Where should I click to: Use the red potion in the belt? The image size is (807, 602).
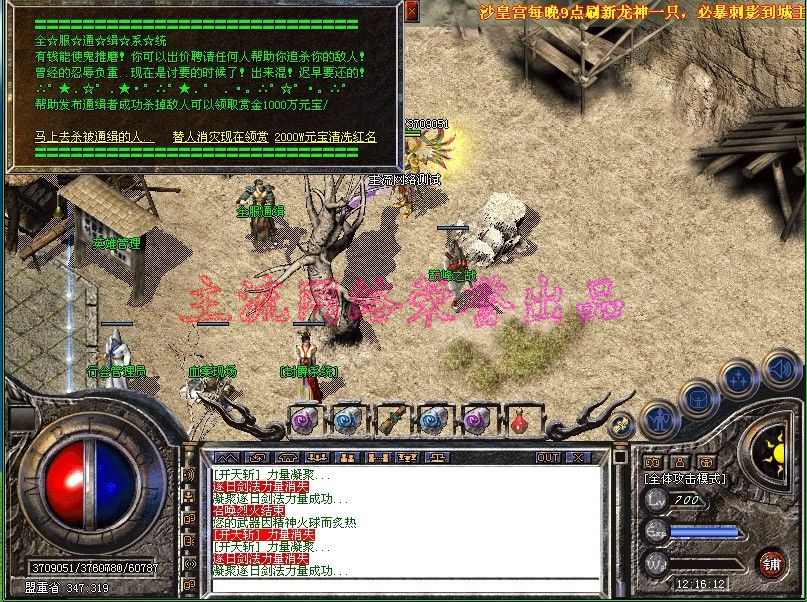point(519,421)
